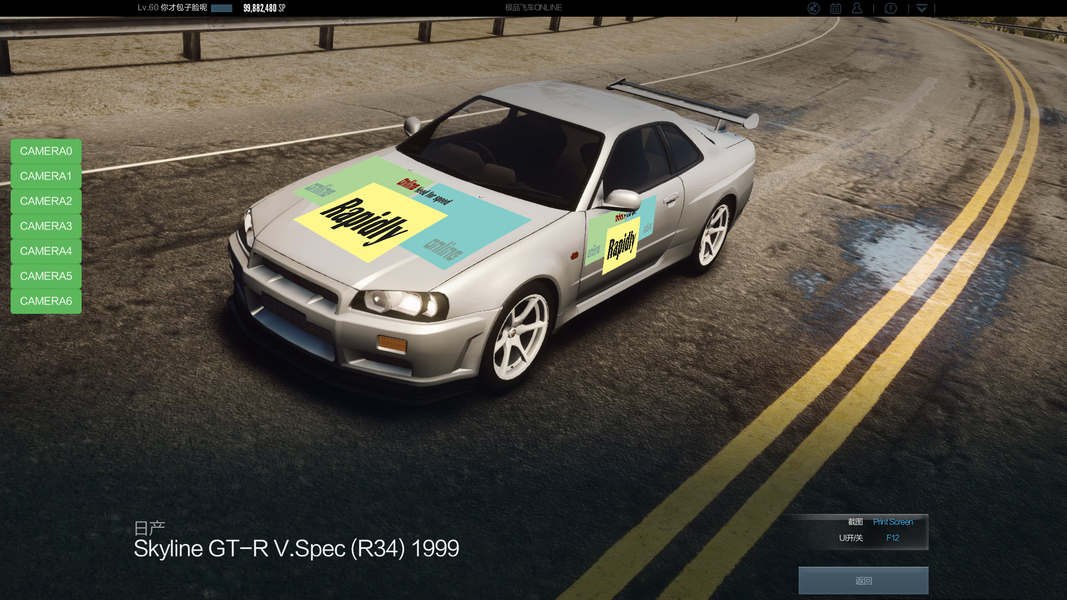Click the round globe icon in top bar
The image size is (1067, 600).
click(814, 8)
